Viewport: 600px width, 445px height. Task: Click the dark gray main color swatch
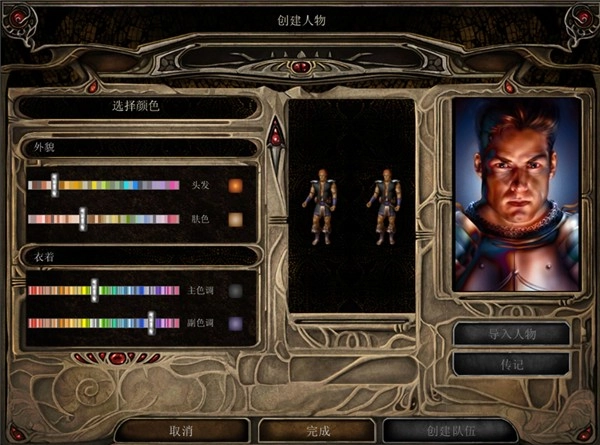click(236, 291)
